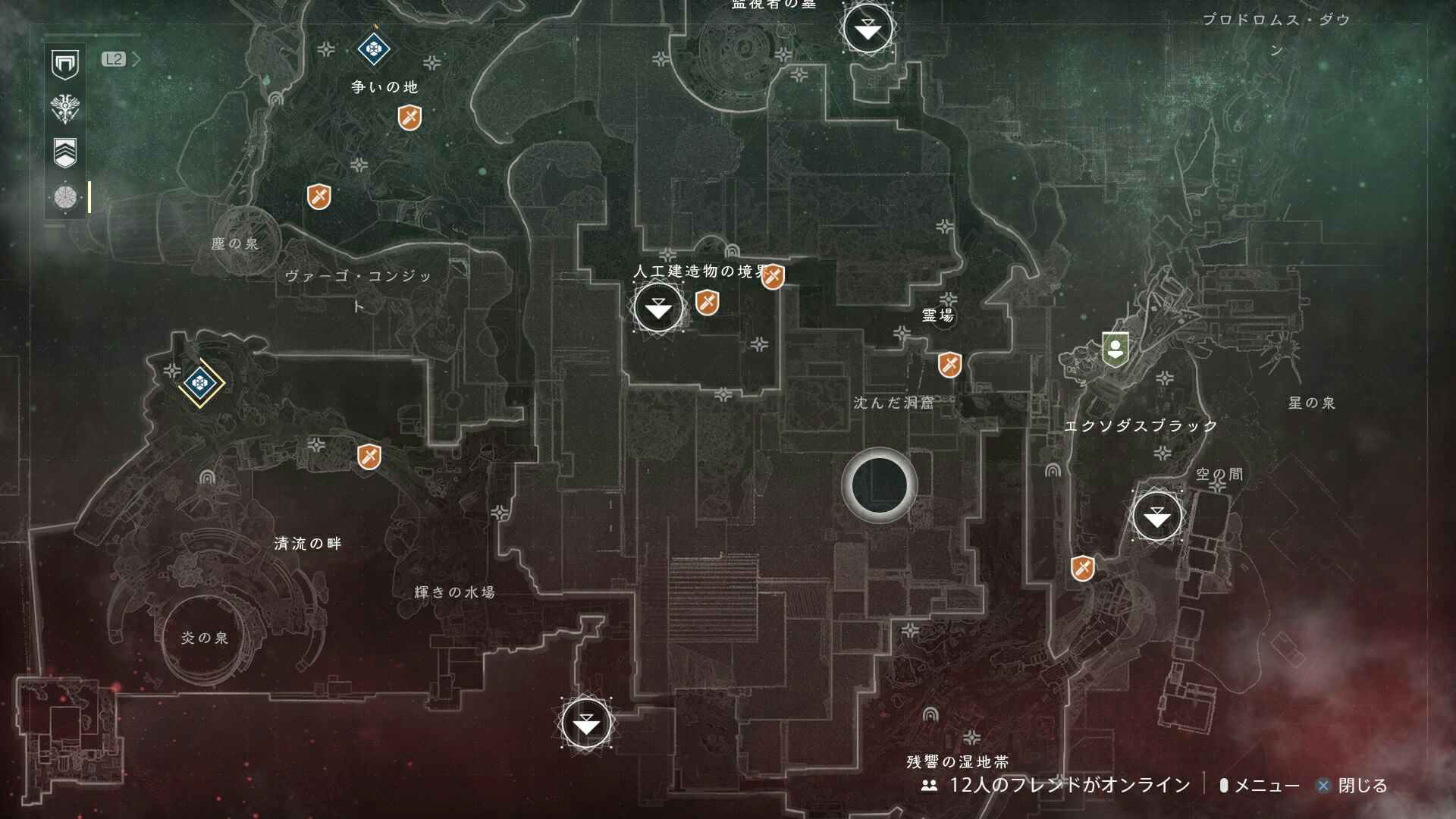This screenshot has height=819, width=1456.
Task: Select the blue diamond marker above 争いの地
Action: (x=373, y=49)
